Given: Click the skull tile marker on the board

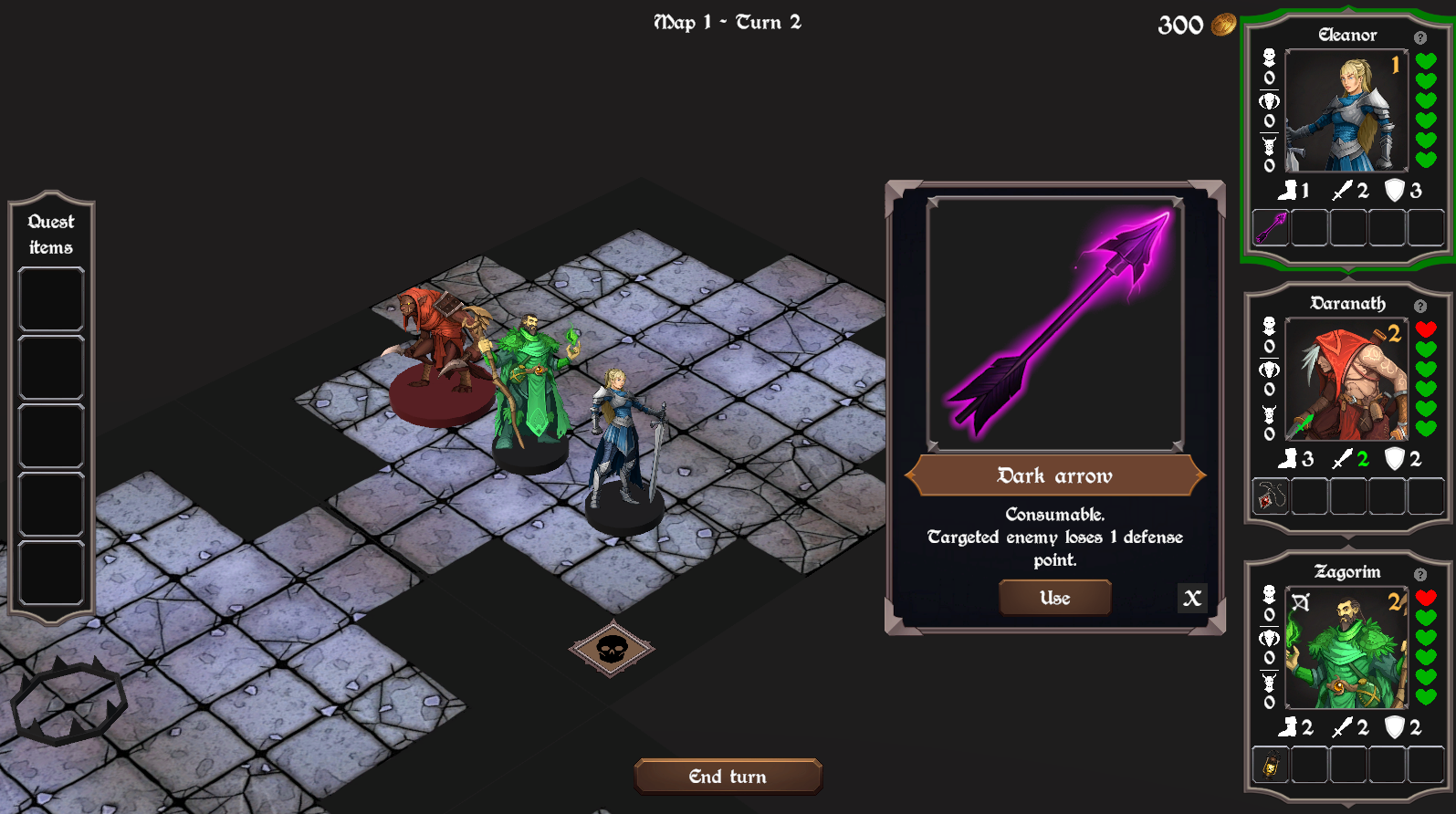Looking at the screenshot, I should [x=612, y=649].
